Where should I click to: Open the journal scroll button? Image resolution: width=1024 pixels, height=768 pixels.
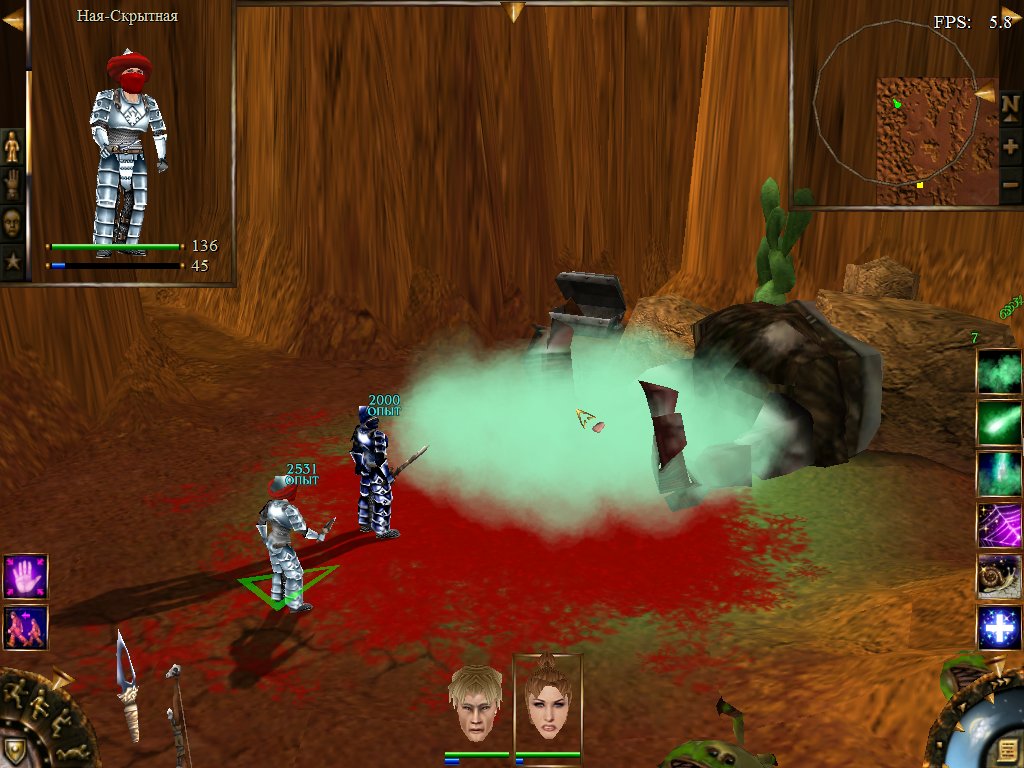(1006, 749)
